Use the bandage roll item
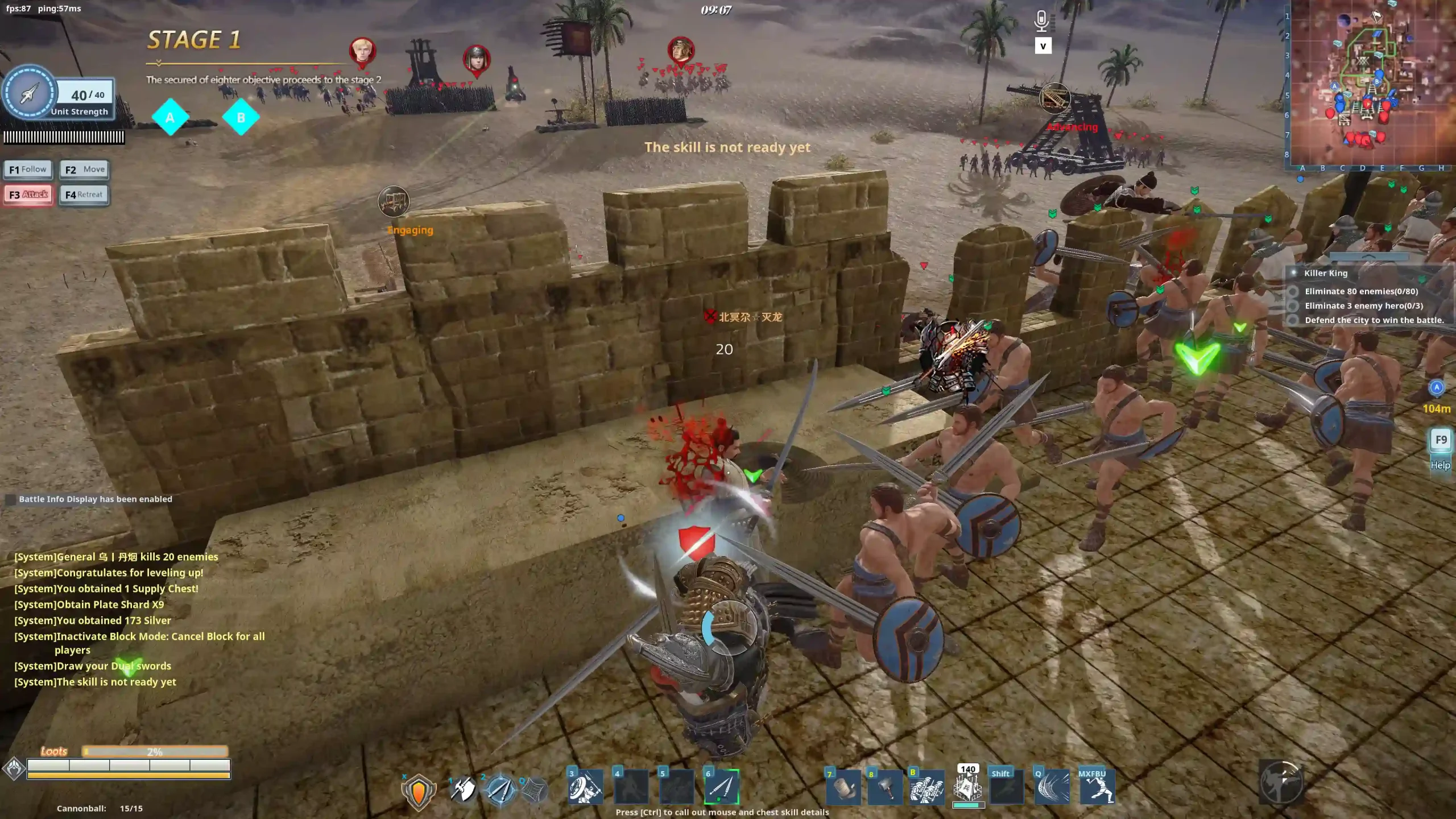 click(844, 788)
